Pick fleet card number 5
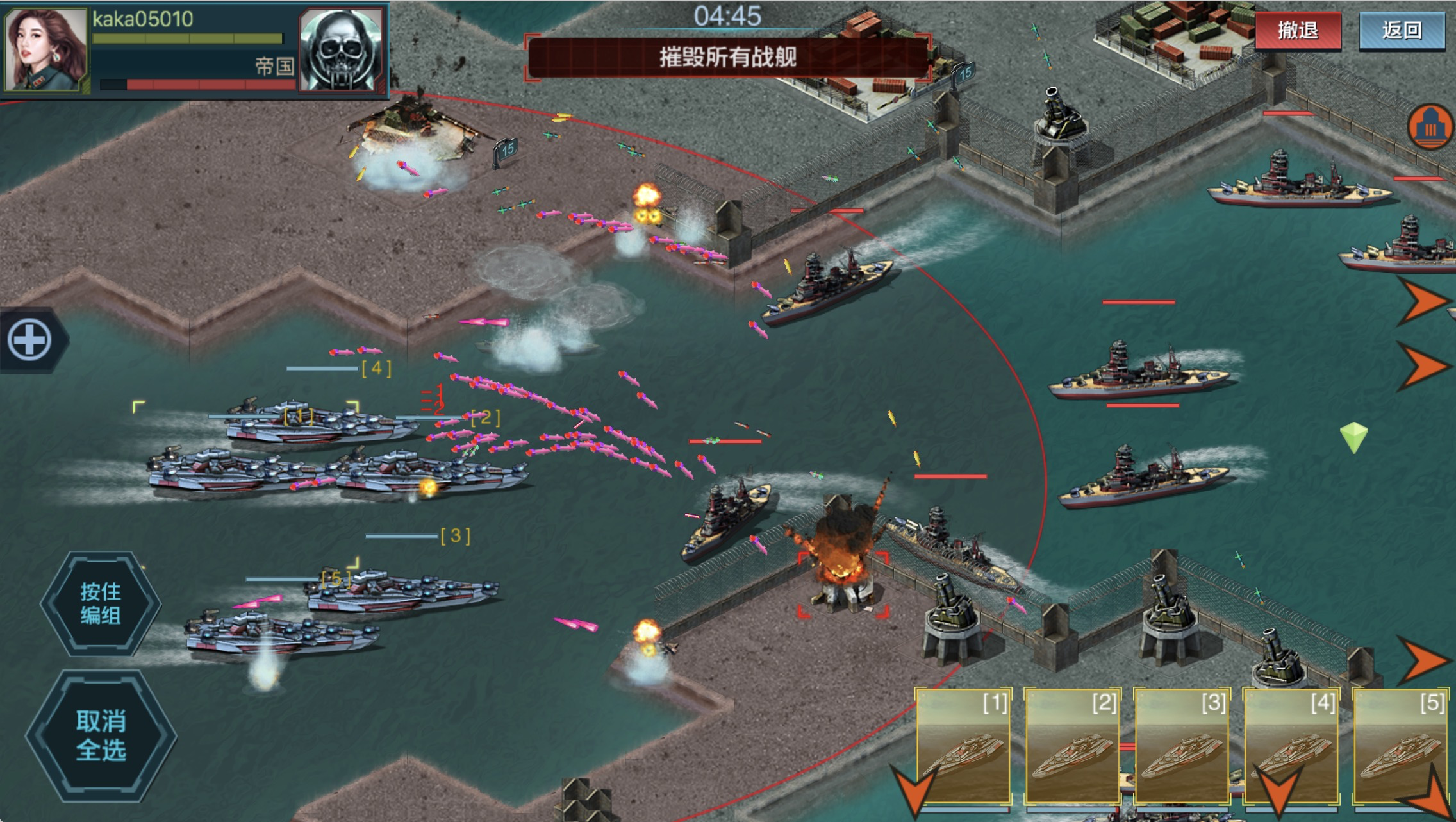The height and width of the screenshot is (822, 1456). click(x=1400, y=746)
